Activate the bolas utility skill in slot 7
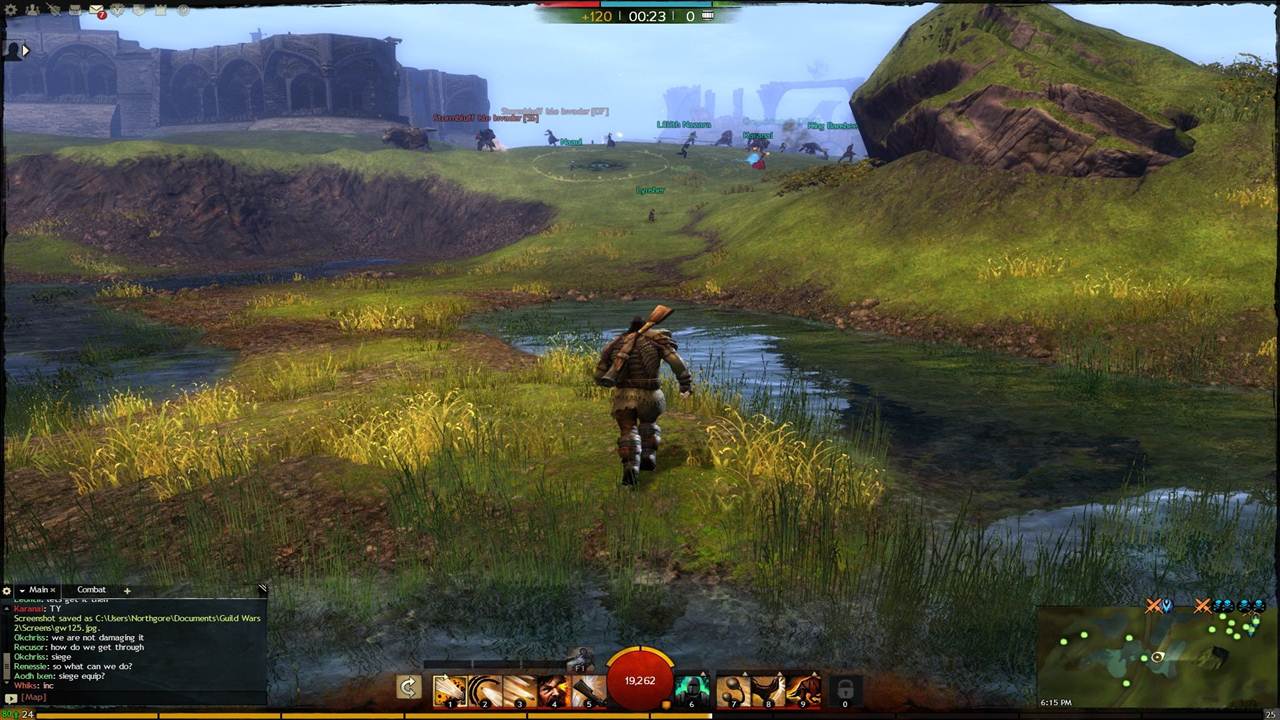Screen dimensions: 1280x720 click(x=734, y=690)
